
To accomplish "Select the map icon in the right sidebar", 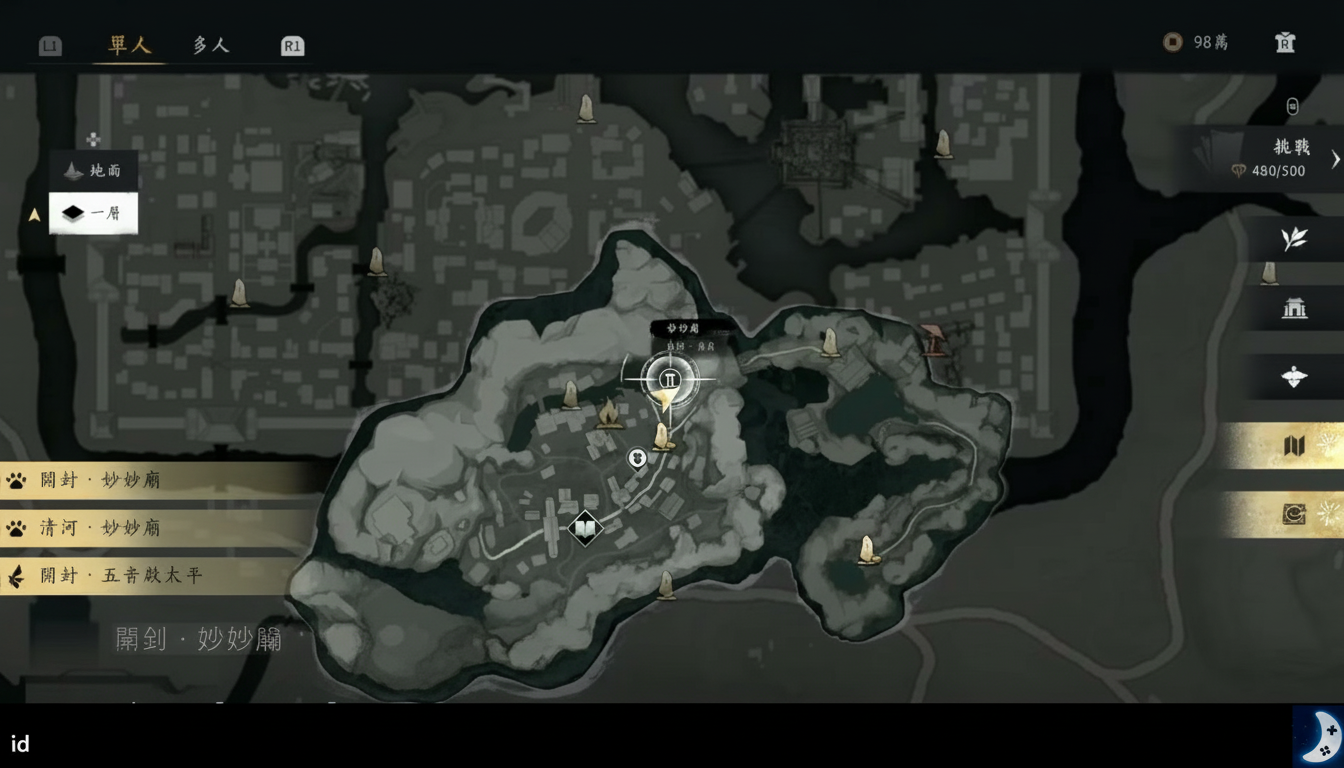I will tap(1293, 446).
